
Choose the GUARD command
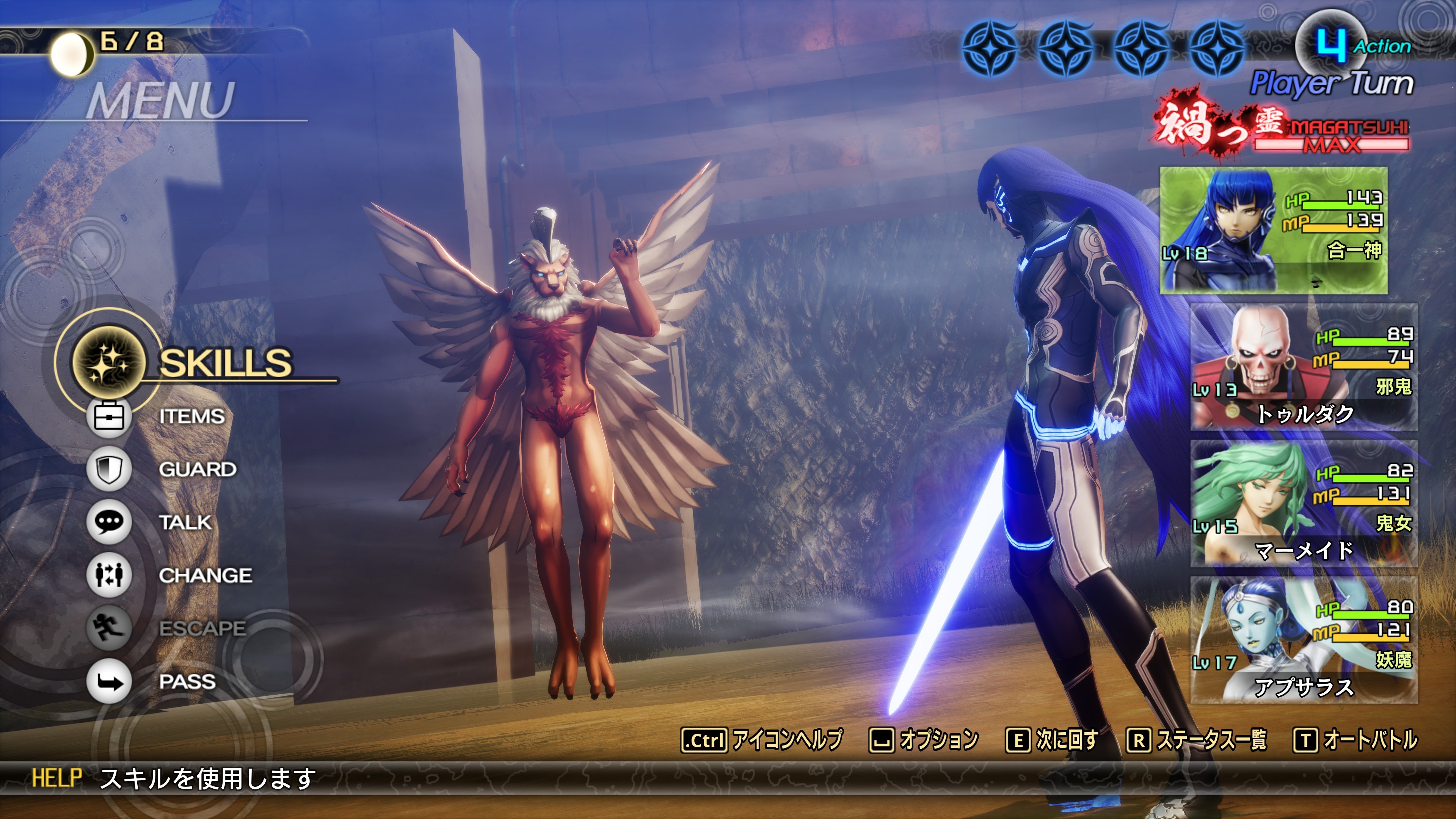[197, 469]
